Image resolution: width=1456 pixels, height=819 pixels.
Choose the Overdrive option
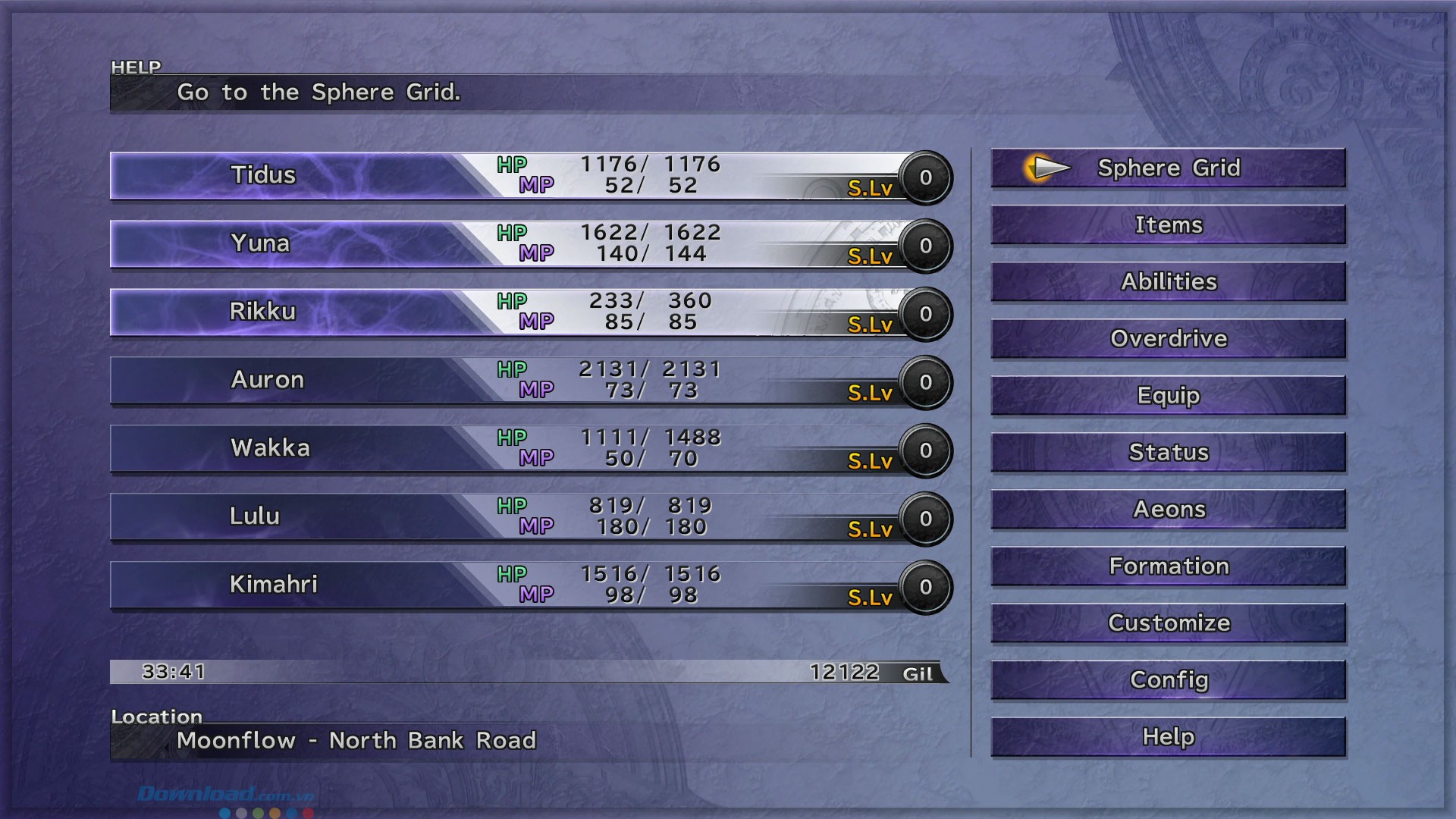[x=1168, y=338]
